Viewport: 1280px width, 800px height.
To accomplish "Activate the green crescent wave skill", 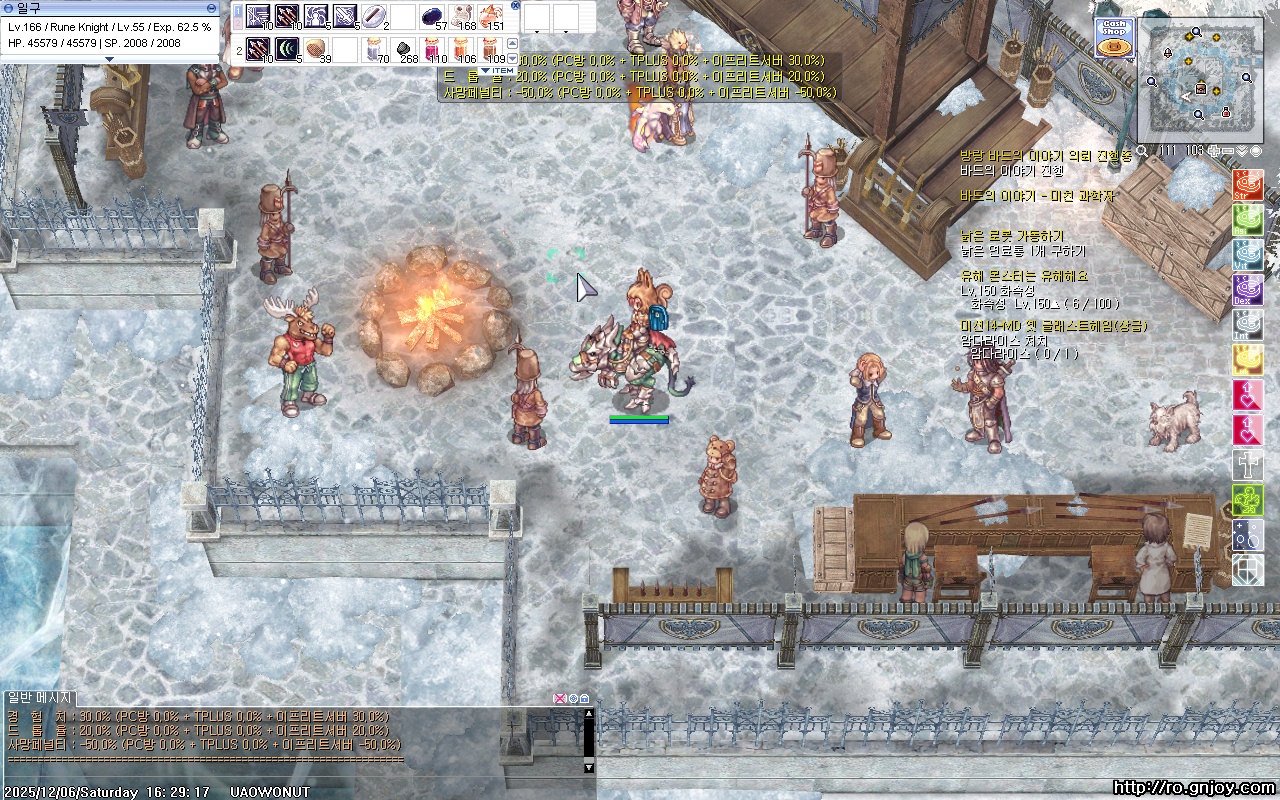I will tap(287, 48).
